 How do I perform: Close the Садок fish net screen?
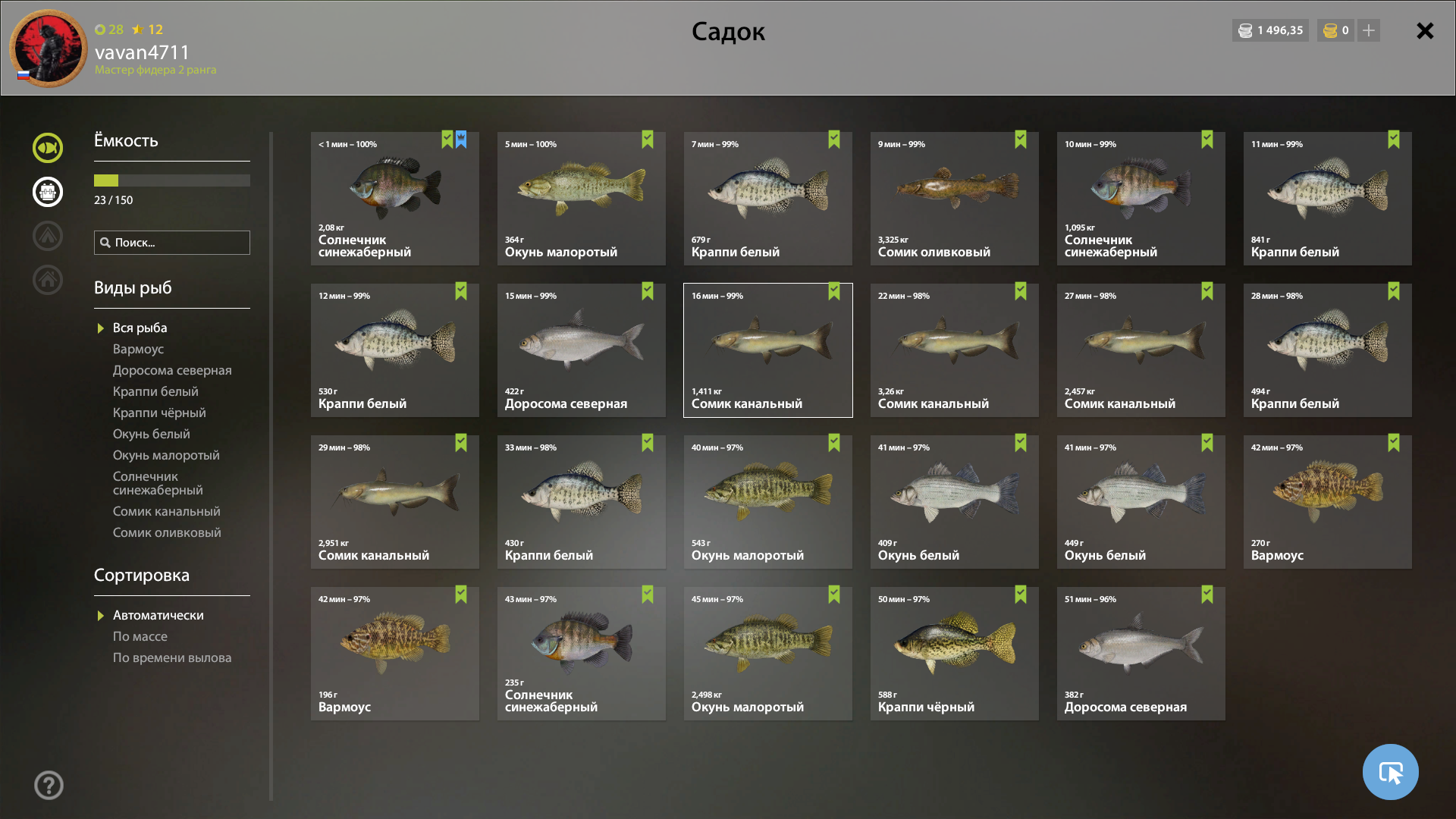[x=1425, y=31]
